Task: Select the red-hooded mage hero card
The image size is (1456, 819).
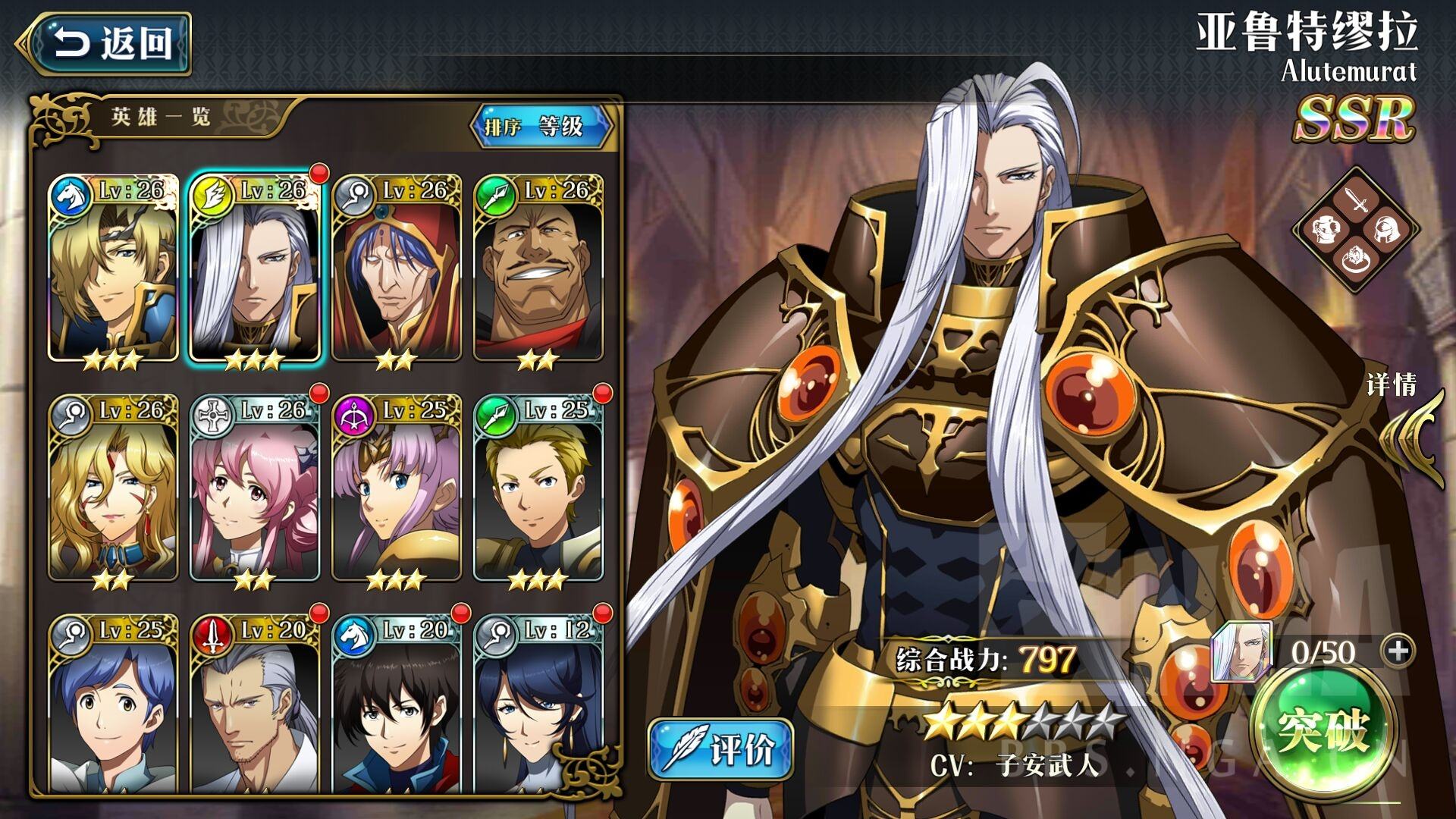Action: (x=397, y=269)
